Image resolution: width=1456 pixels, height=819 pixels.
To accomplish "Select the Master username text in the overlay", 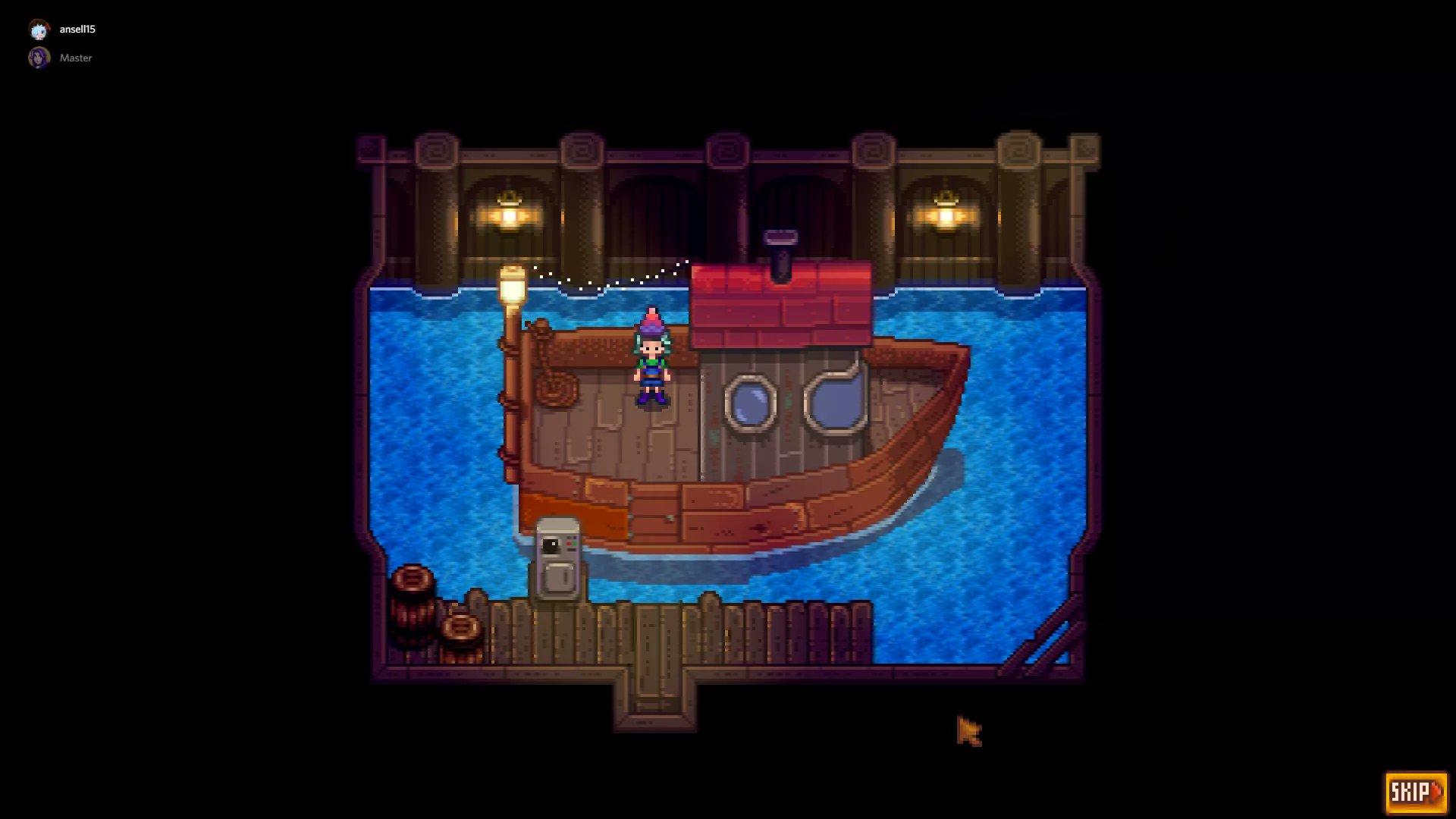I will tap(76, 58).
